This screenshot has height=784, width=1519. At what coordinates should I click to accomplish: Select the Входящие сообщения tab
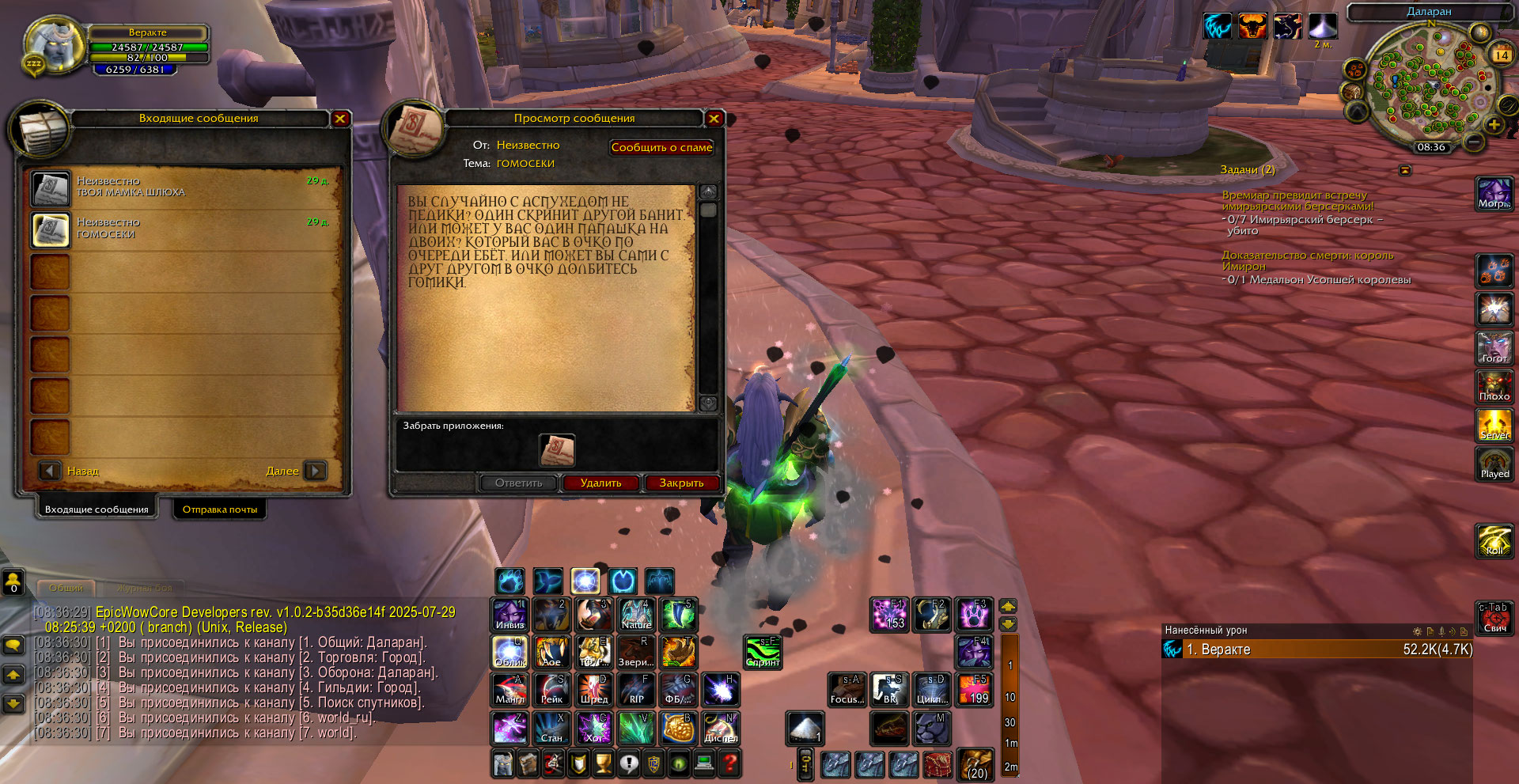coord(97,509)
